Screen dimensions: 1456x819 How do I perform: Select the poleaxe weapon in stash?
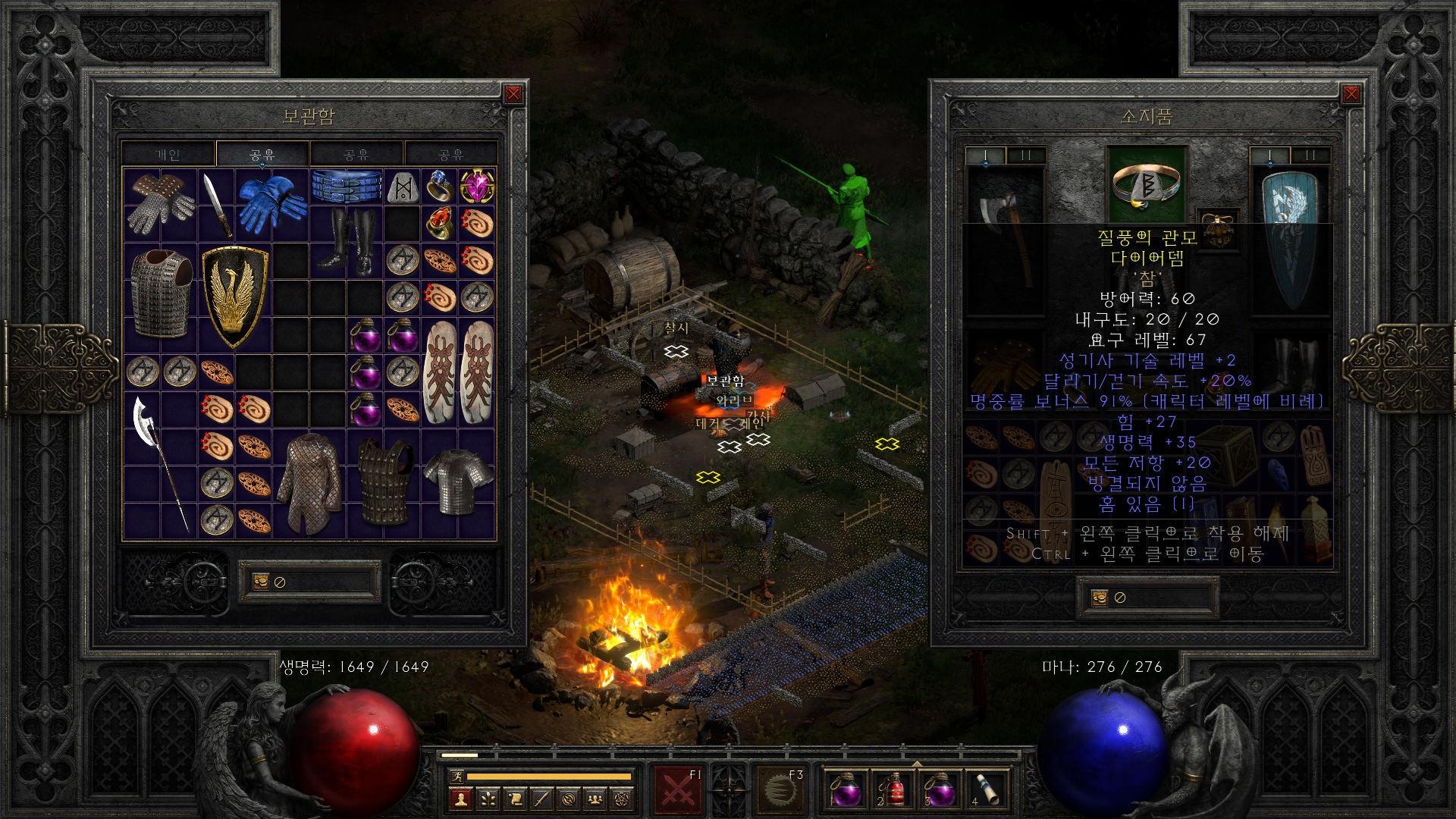pos(160,463)
